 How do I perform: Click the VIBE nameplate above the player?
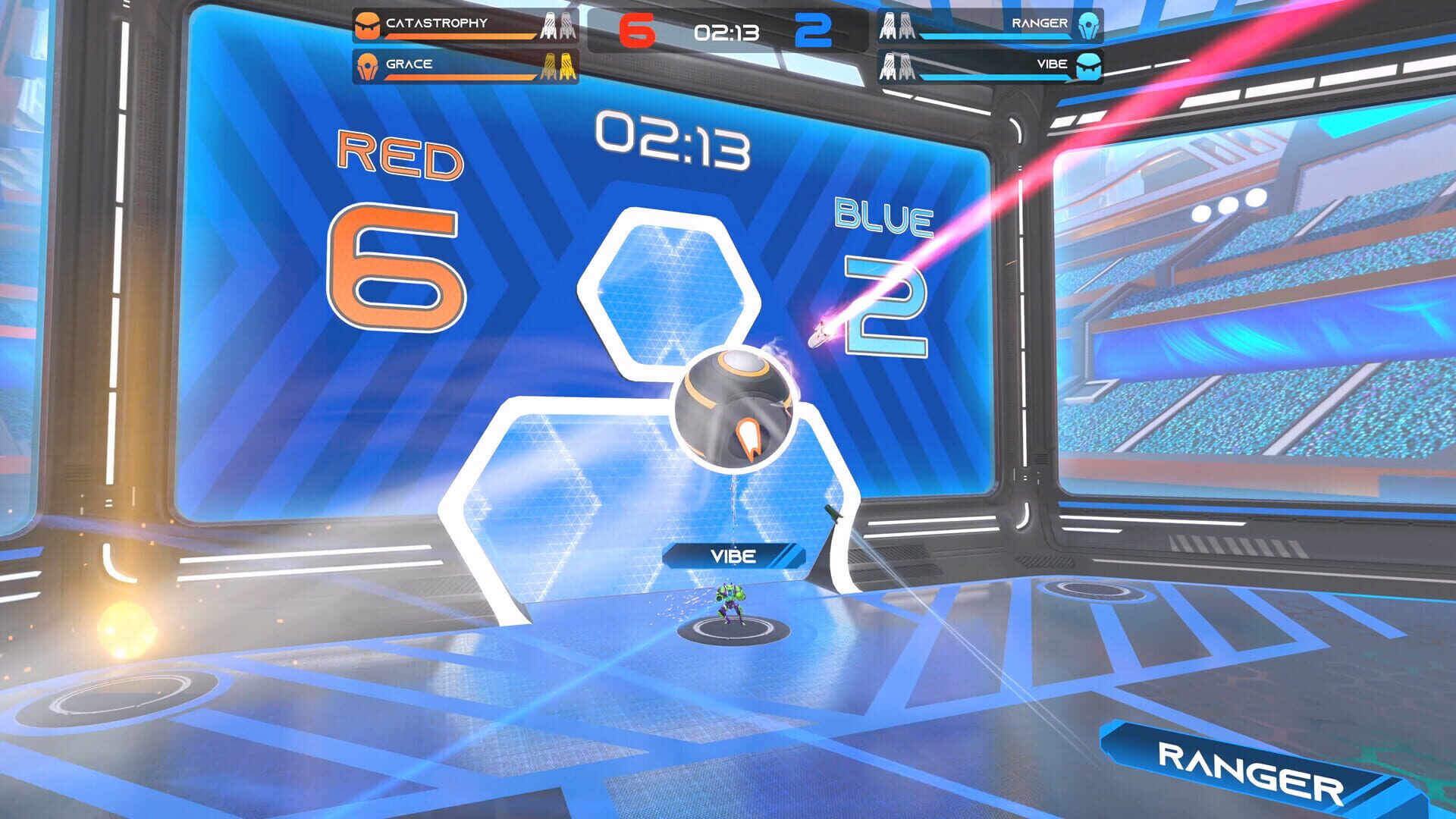[733, 556]
